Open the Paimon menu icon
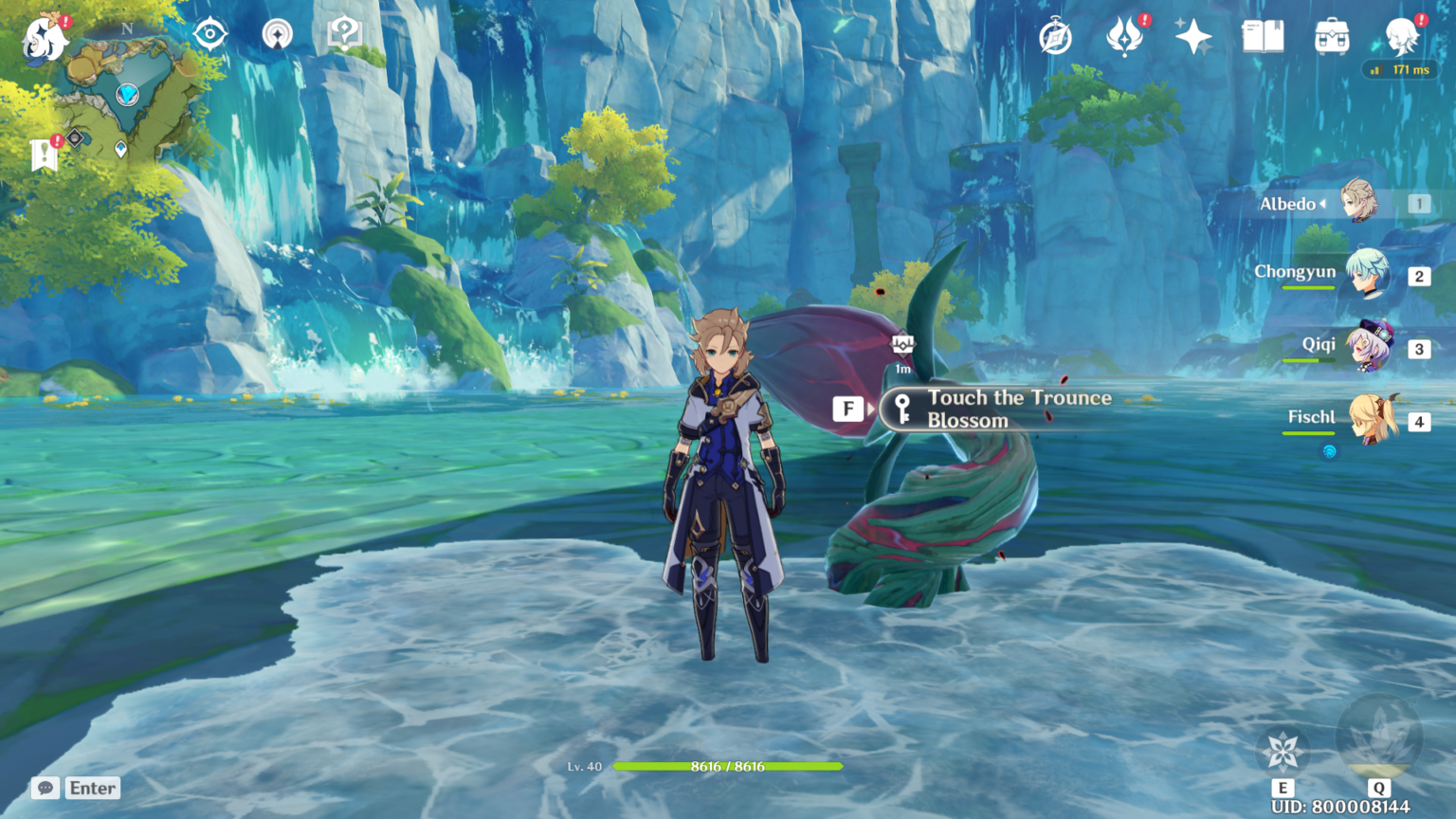1456x819 pixels. click(45, 39)
